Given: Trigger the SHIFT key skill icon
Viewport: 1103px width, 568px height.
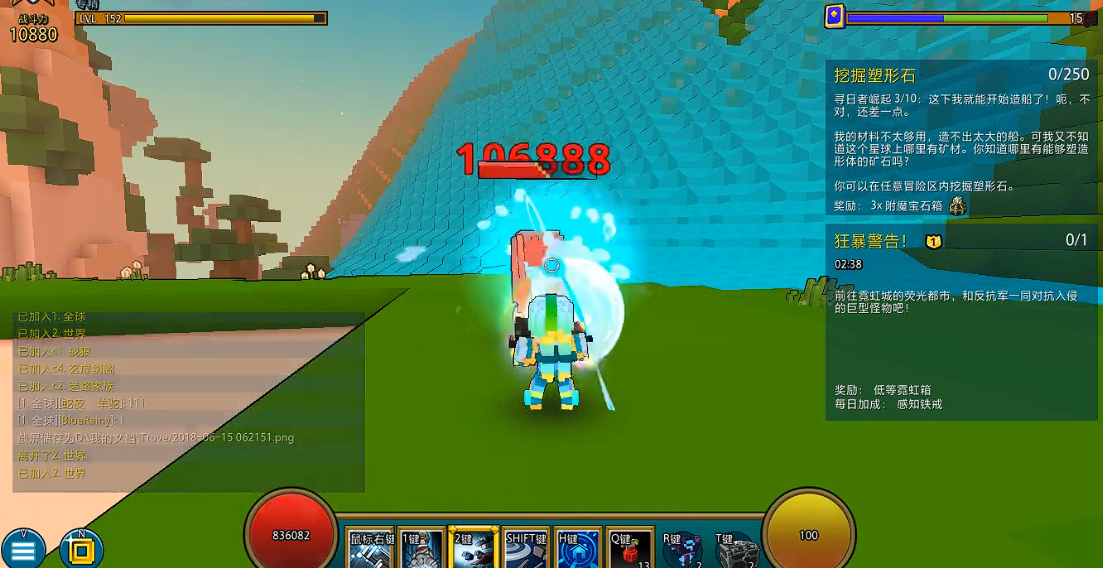Looking at the screenshot, I should [526, 549].
